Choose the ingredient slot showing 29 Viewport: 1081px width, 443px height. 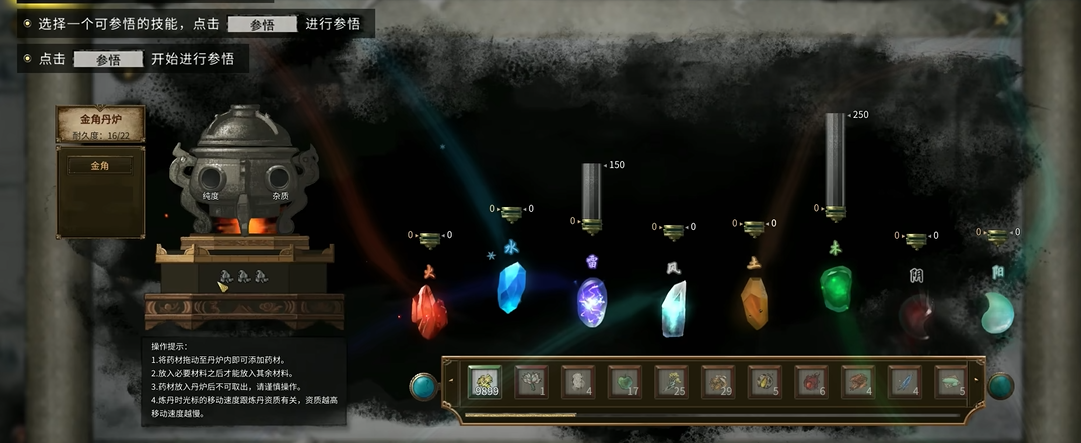719,382
